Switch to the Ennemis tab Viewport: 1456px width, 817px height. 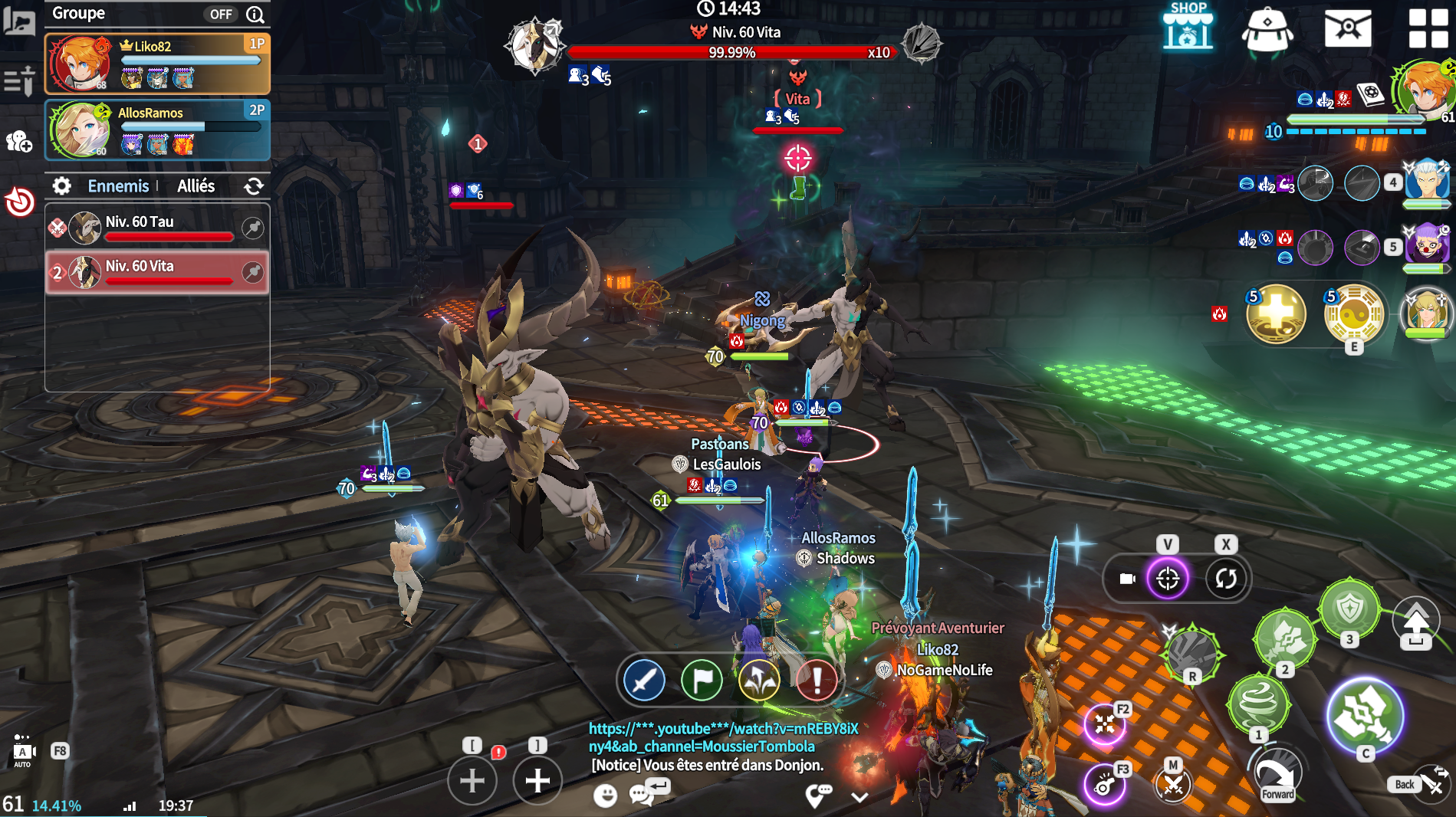[118, 186]
